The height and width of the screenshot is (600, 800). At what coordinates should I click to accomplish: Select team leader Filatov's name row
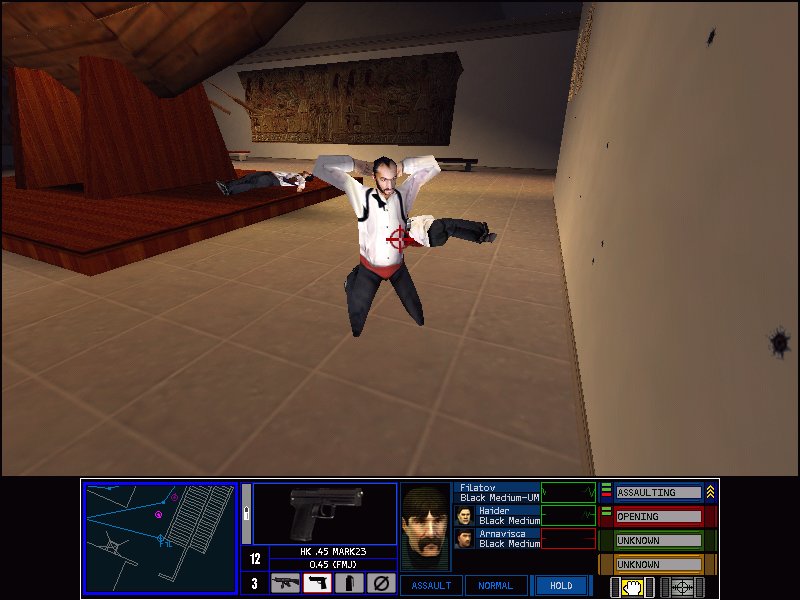(498, 492)
